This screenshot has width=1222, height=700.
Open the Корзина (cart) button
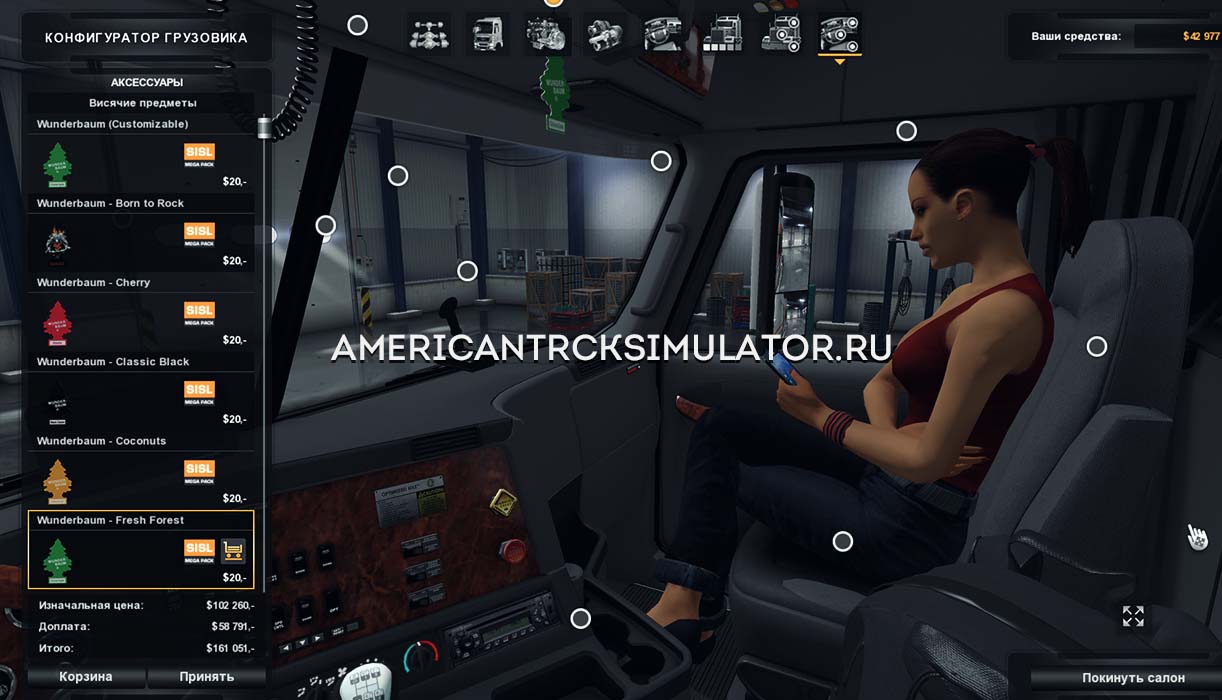86,677
